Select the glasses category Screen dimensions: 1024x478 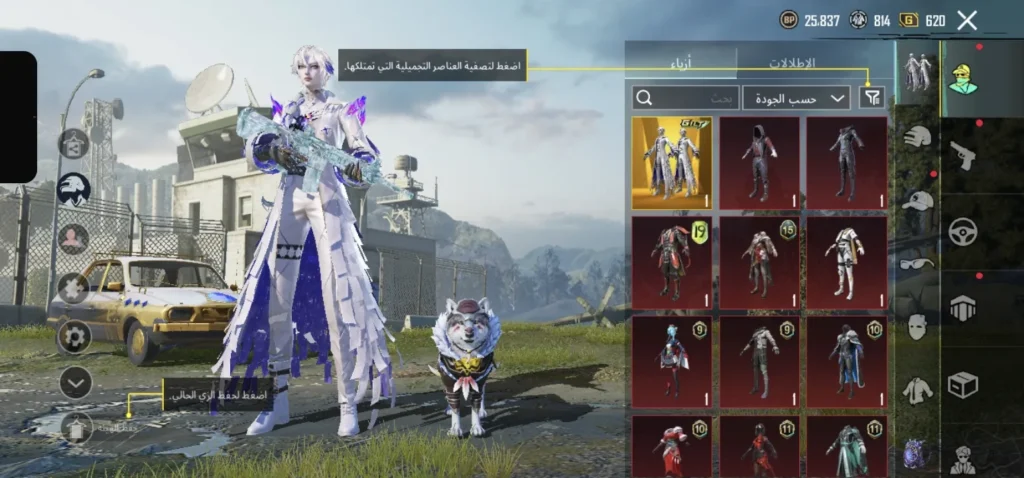(x=917, y=263)
